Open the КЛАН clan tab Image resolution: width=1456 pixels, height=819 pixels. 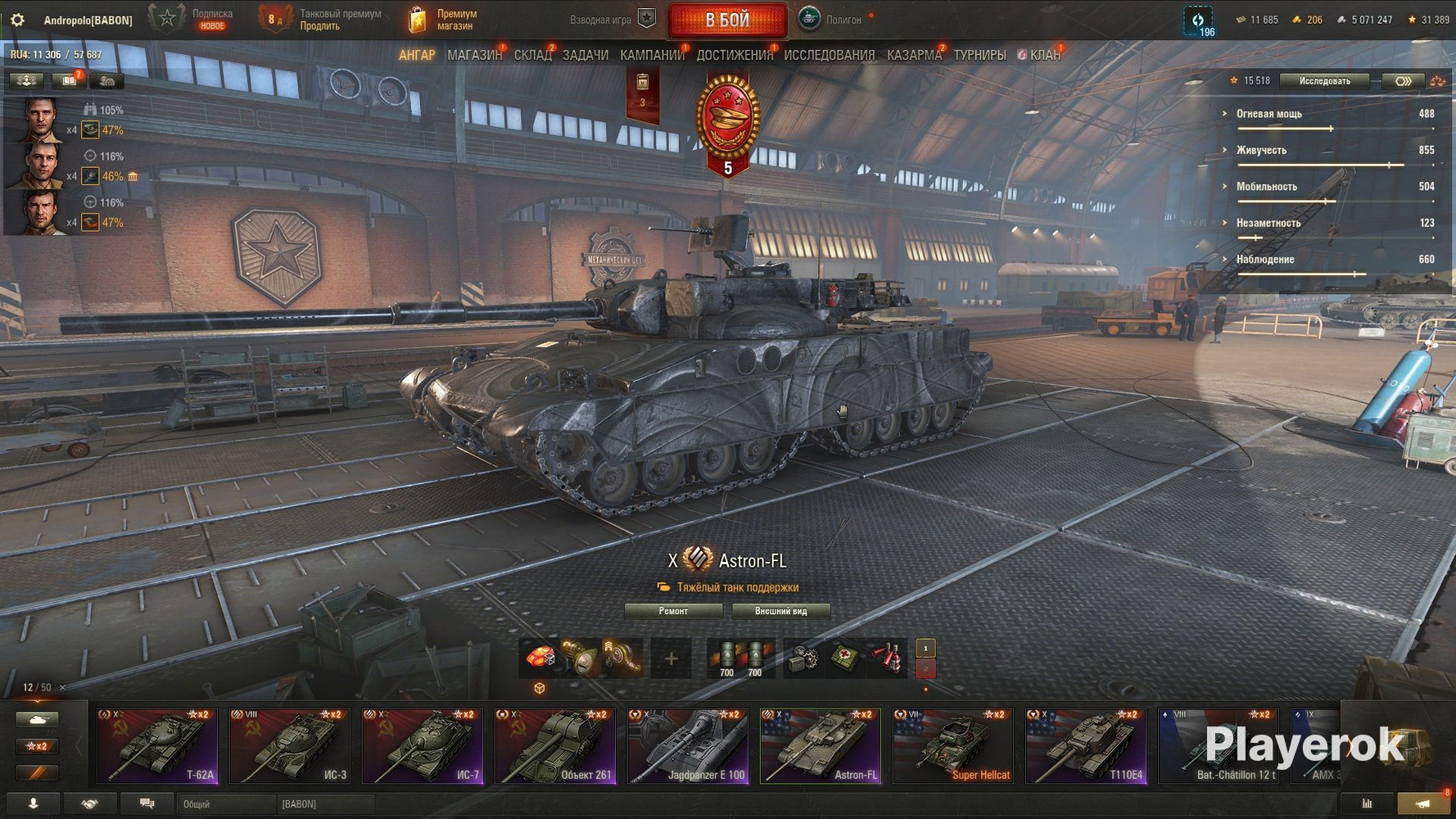1044,55
